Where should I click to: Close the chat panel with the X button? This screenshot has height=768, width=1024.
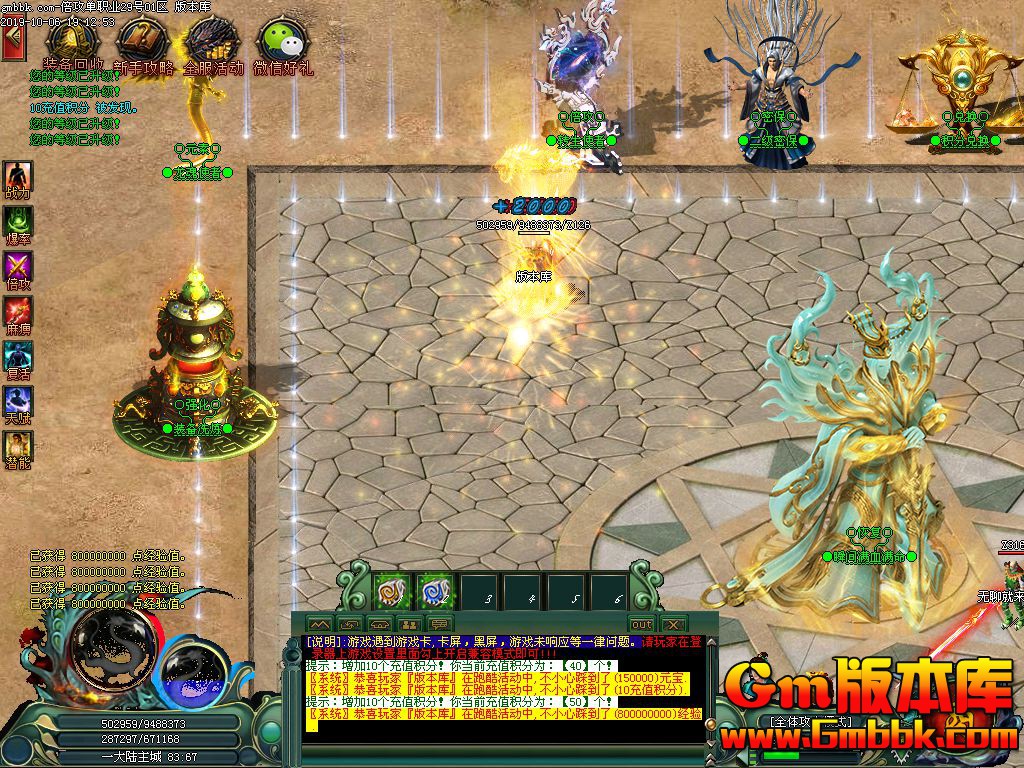click(672, 625)
